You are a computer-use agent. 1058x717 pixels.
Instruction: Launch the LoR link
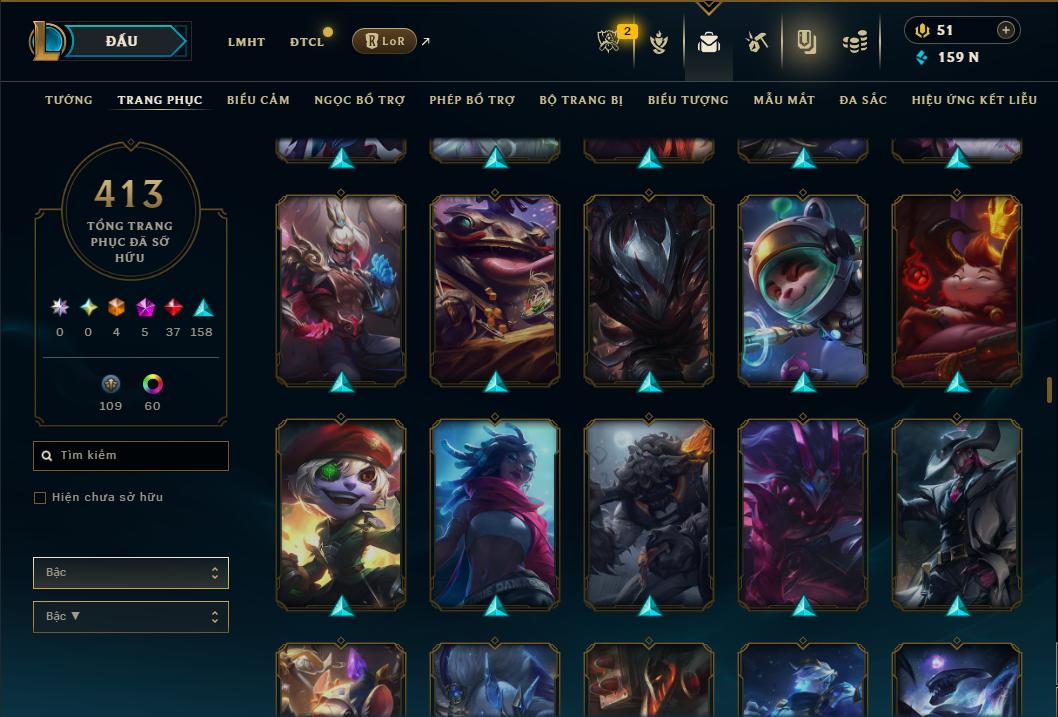point(385,42)
